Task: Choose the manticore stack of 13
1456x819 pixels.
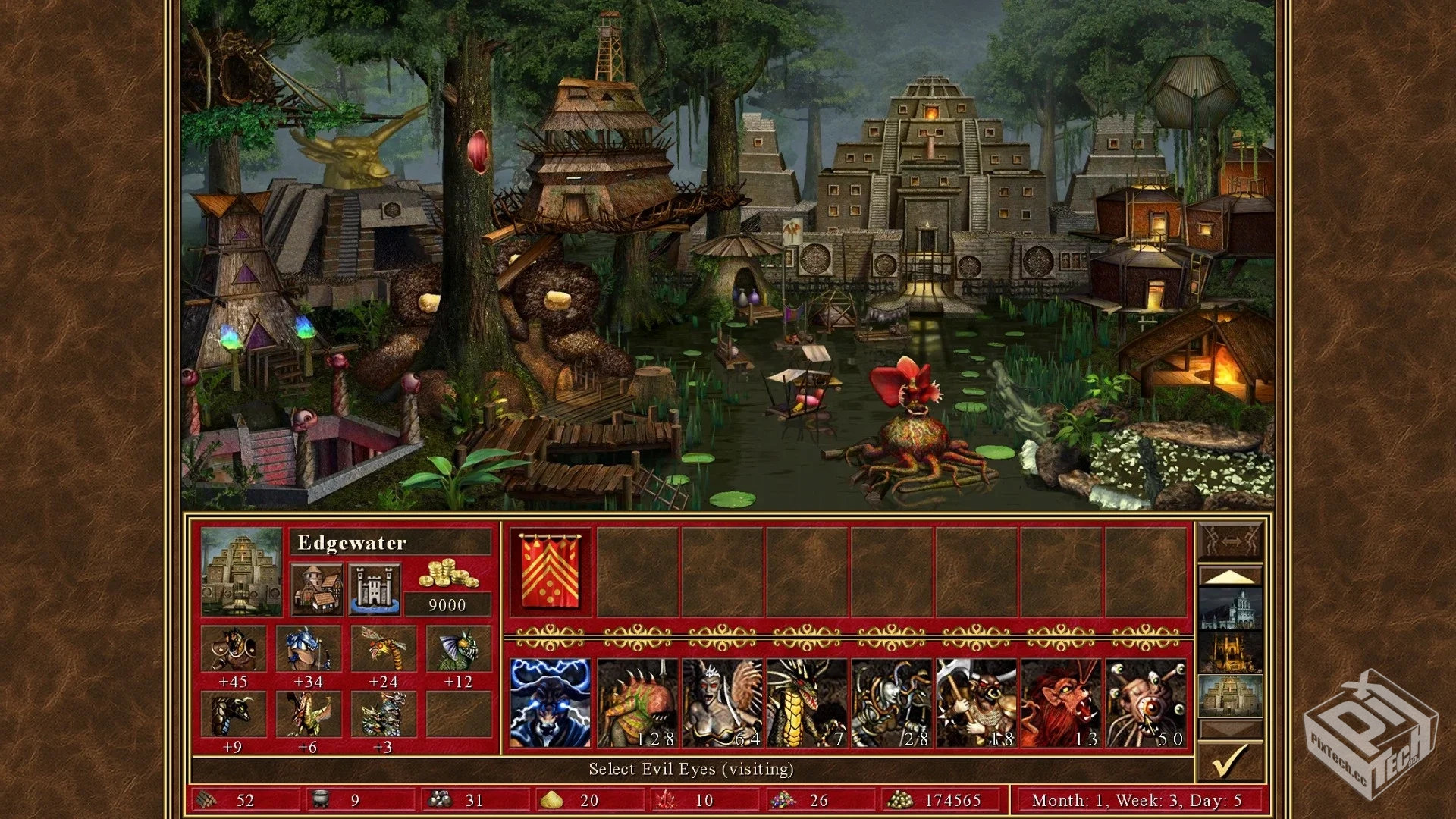Action: [1062, 703]
